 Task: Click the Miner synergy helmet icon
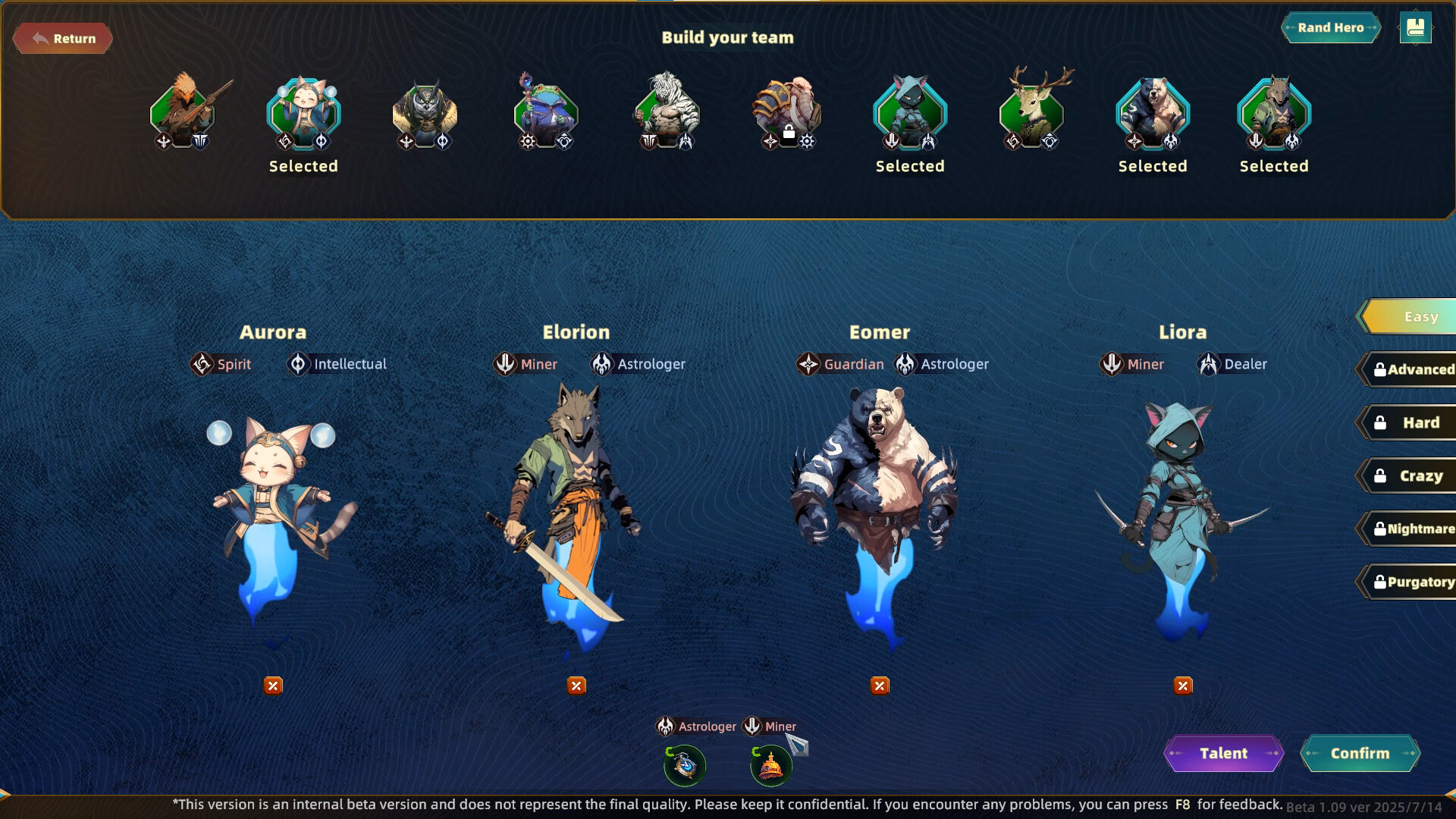tap(771, 766)
